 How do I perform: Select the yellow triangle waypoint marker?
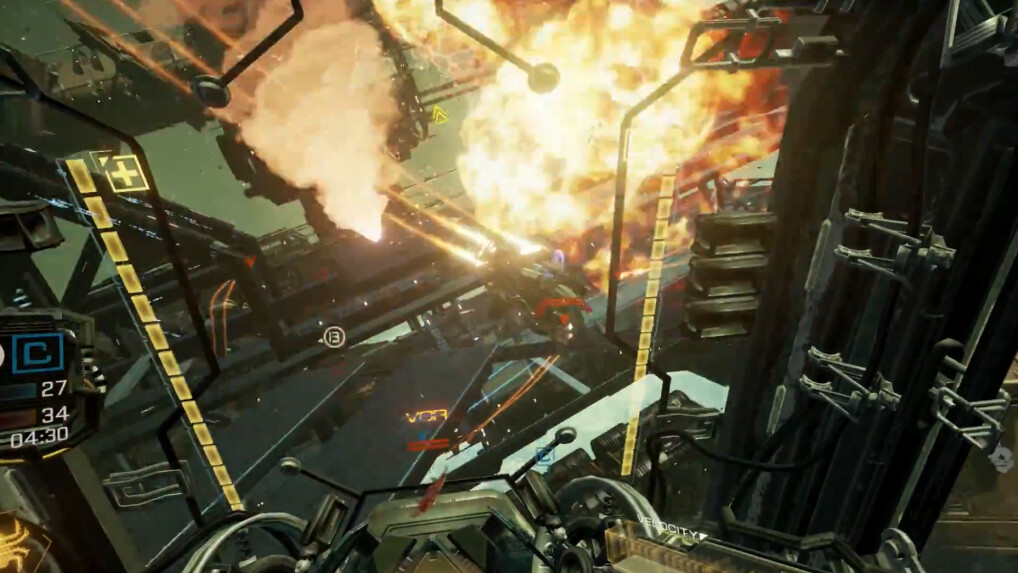tap(439, 115)
